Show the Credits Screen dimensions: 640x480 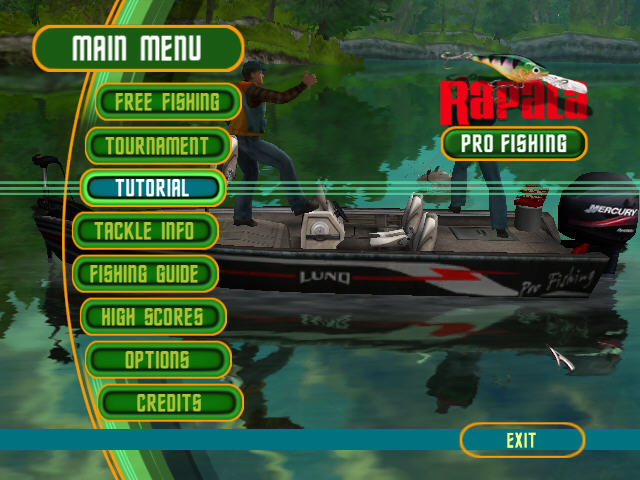click(170, 403)
